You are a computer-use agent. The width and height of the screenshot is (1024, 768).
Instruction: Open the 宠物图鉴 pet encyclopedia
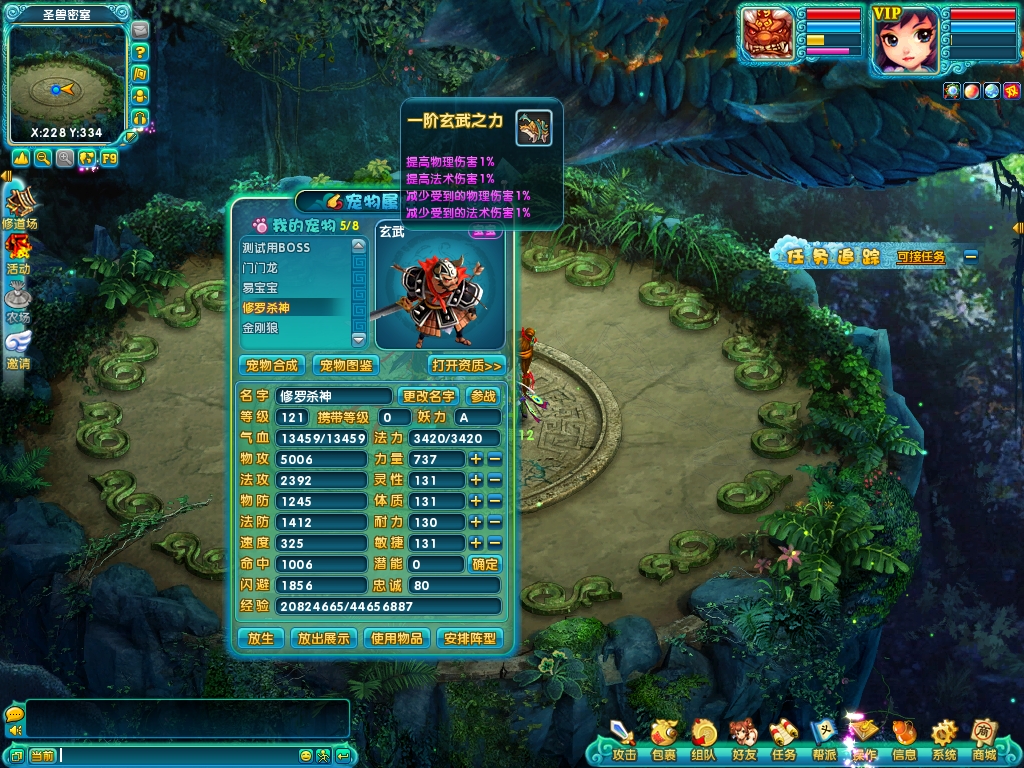pos(345,365)
